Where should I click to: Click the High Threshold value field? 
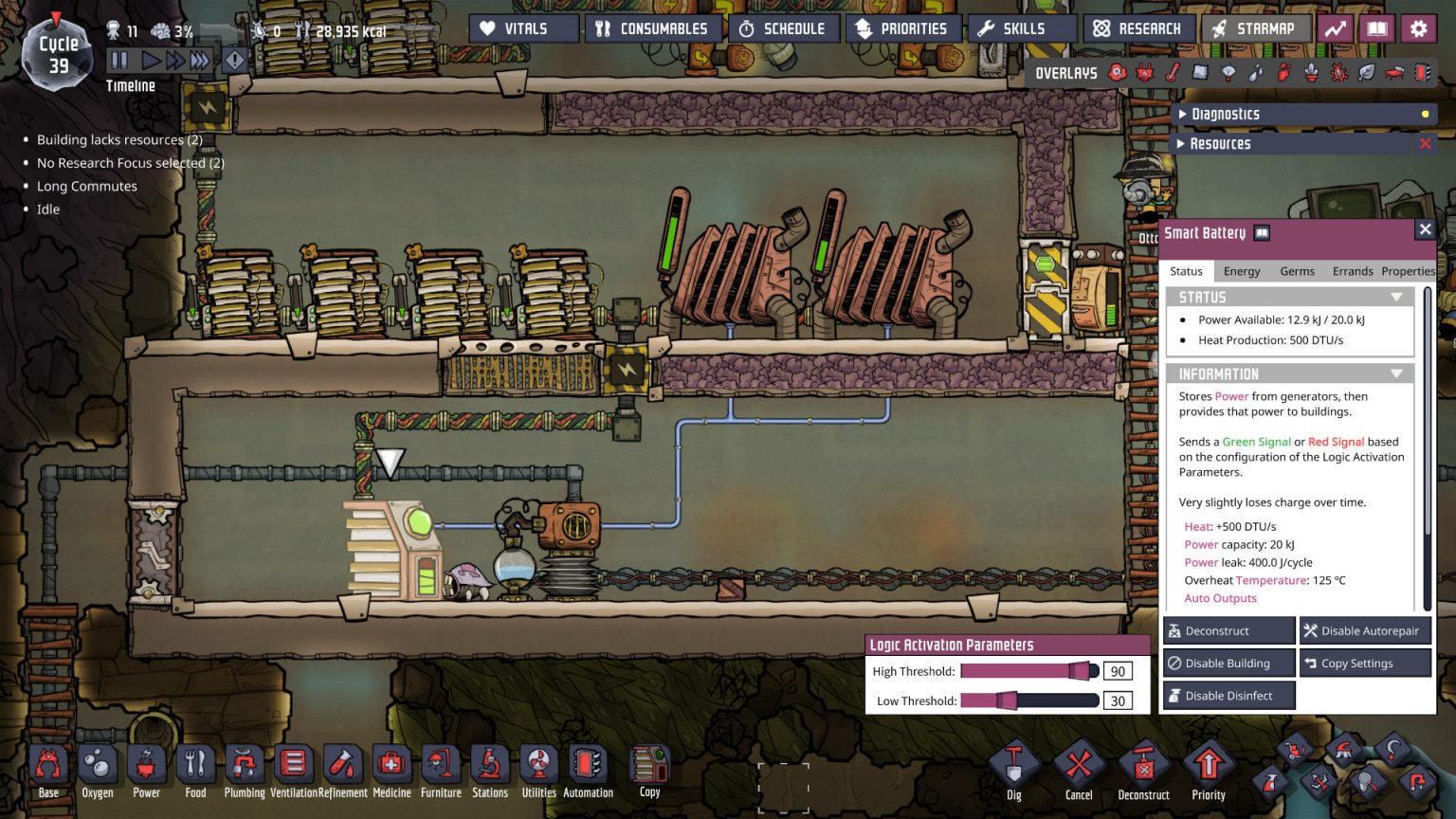point(1118,670)
